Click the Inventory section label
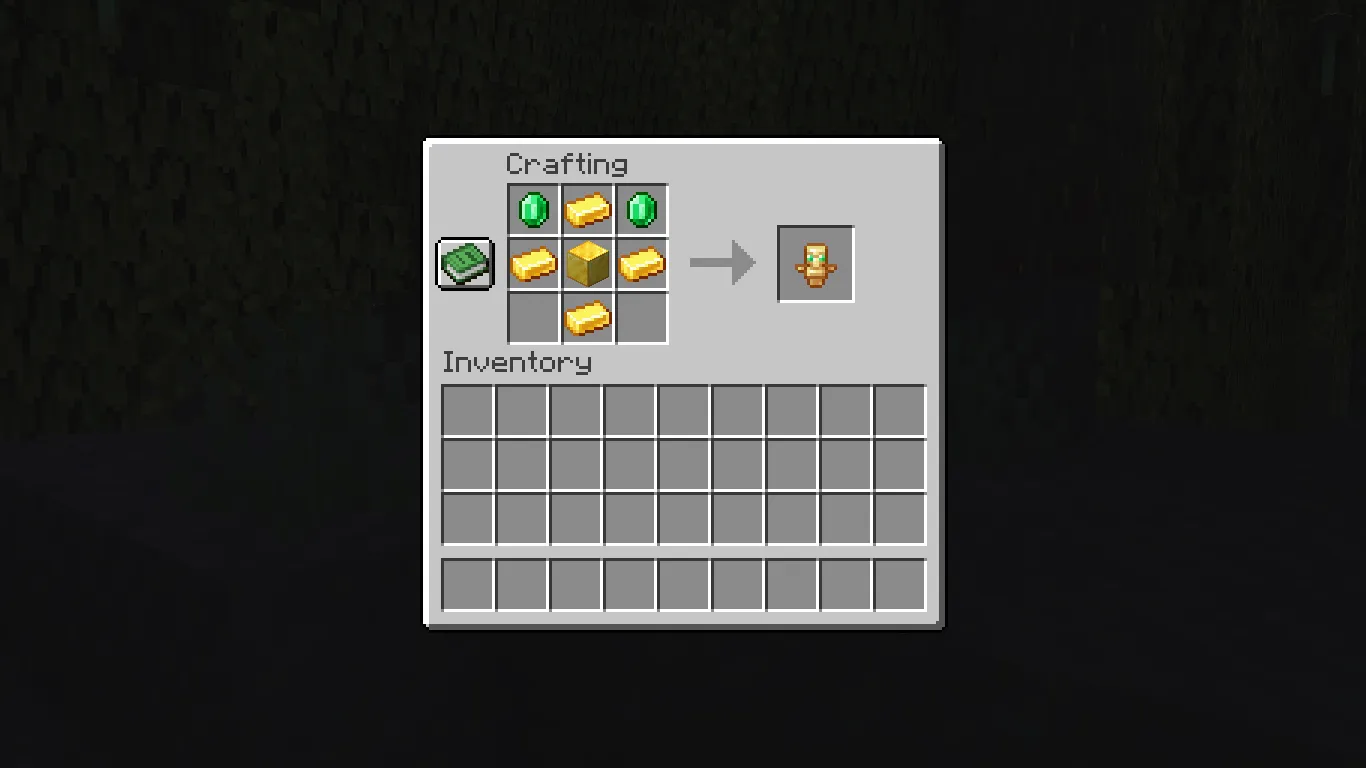The width and height of the screenshot is (1366, 768). [518, 363]
